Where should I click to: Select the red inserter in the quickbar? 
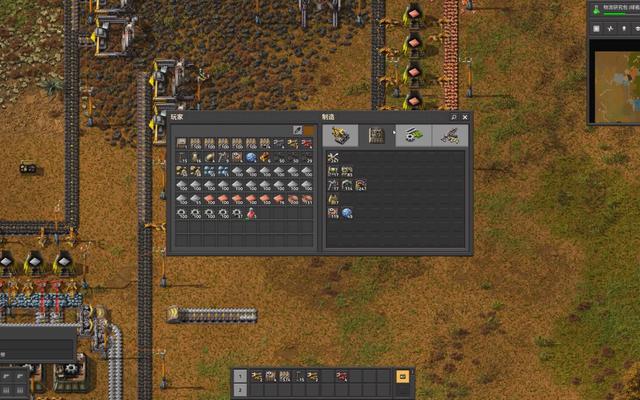point(341,376)
